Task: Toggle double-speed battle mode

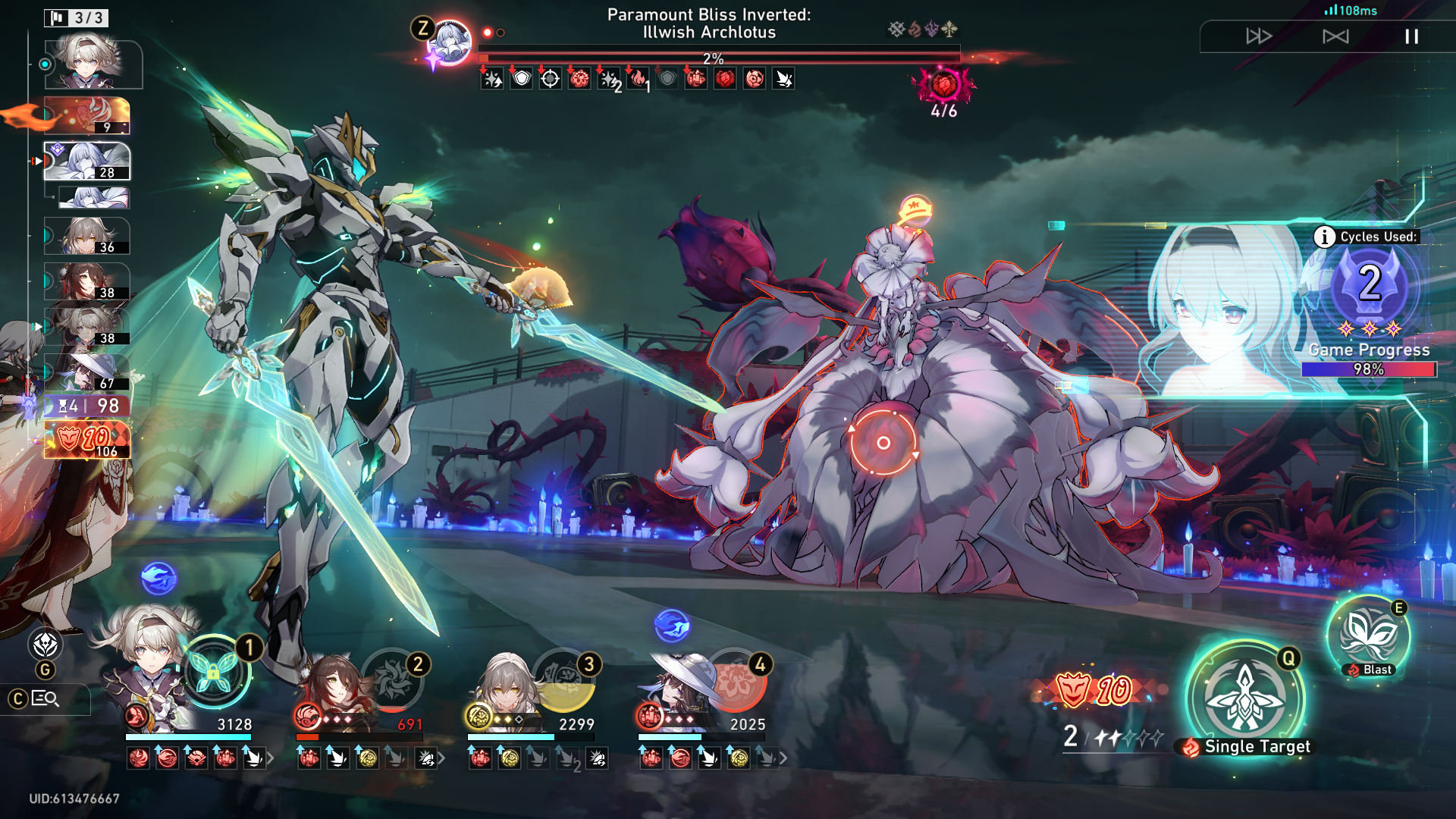Action: tap(1259, 36)
